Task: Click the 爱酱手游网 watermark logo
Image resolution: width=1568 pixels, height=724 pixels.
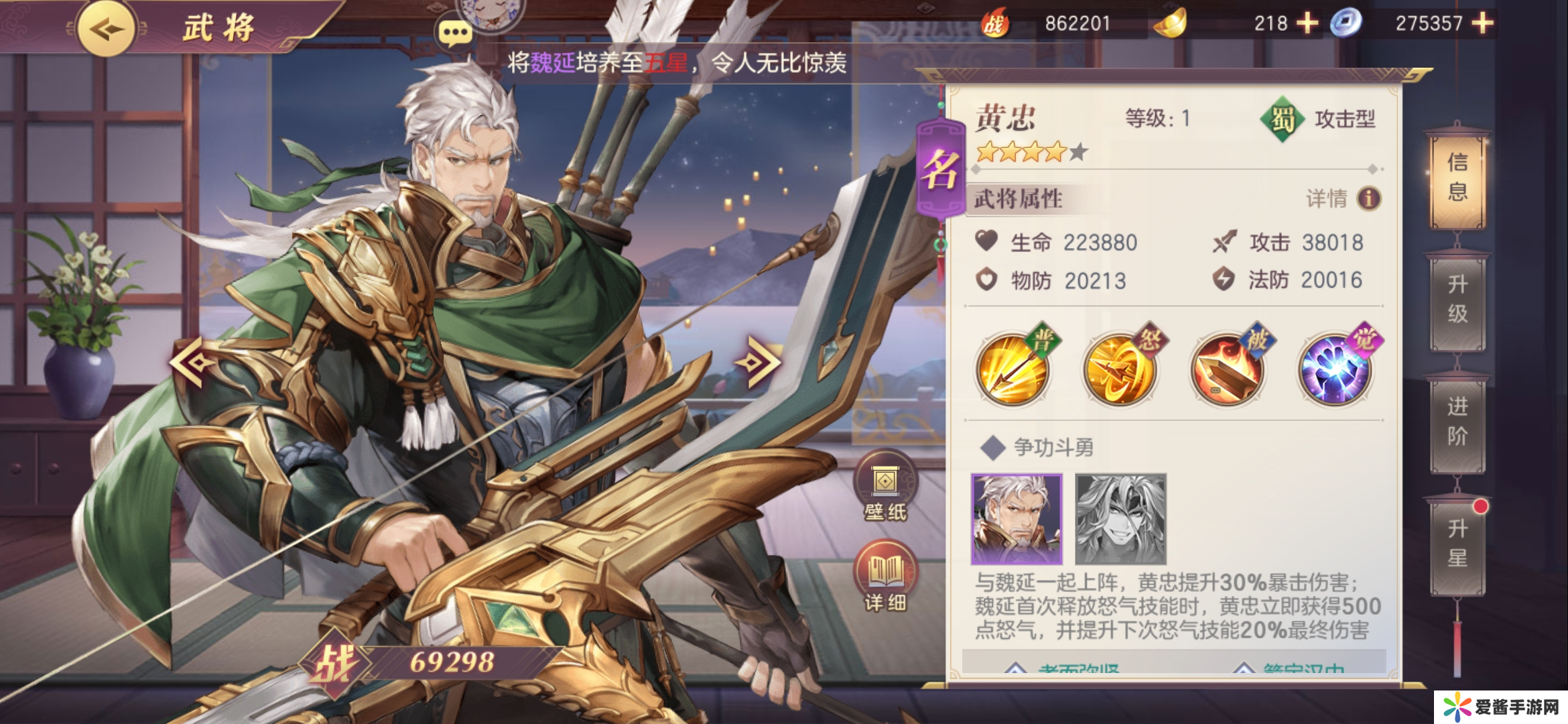Action: pyautogui.click(x=1501, y=707)
